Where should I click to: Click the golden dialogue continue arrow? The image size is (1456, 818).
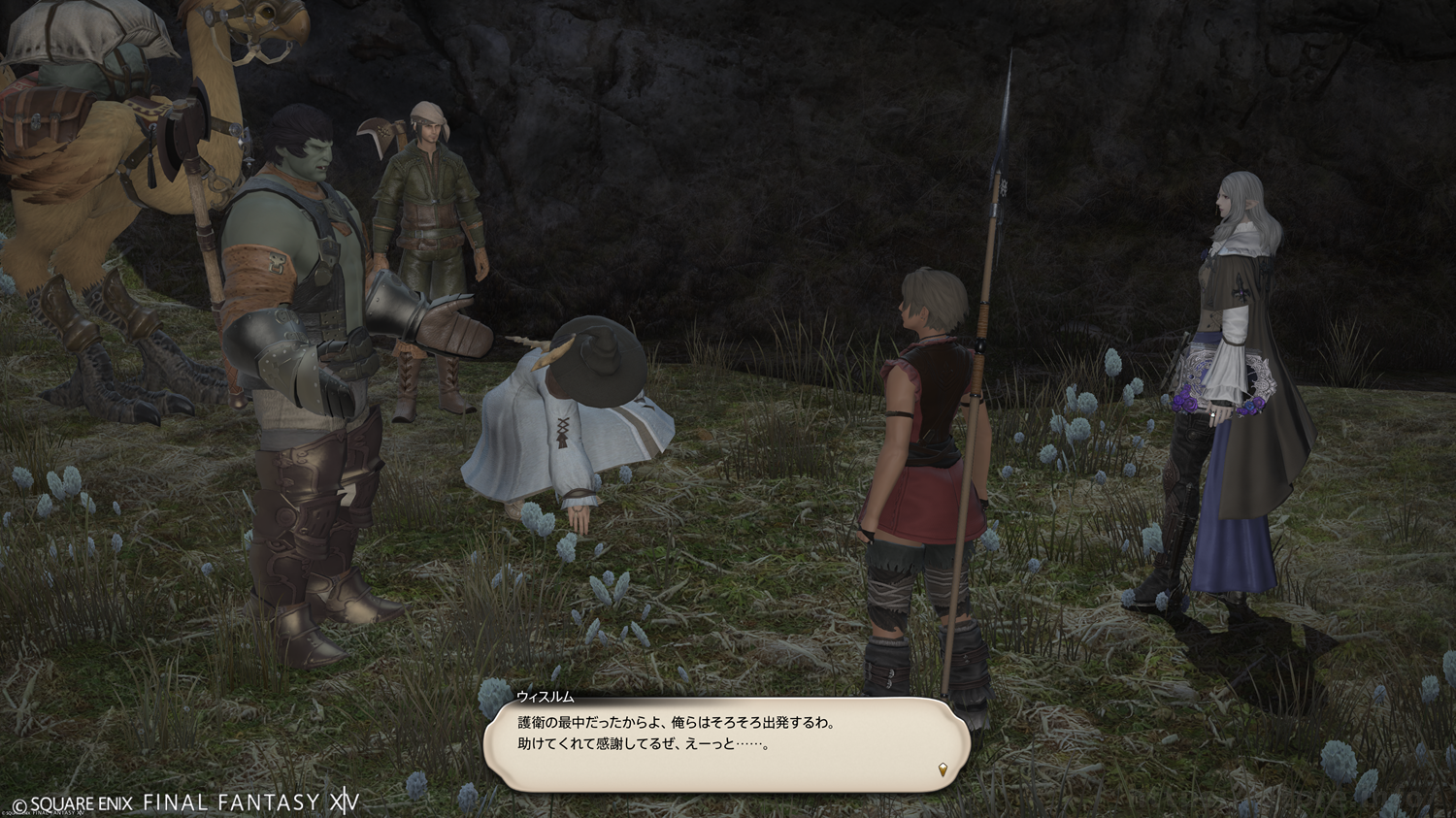click(x=943, y=770)
